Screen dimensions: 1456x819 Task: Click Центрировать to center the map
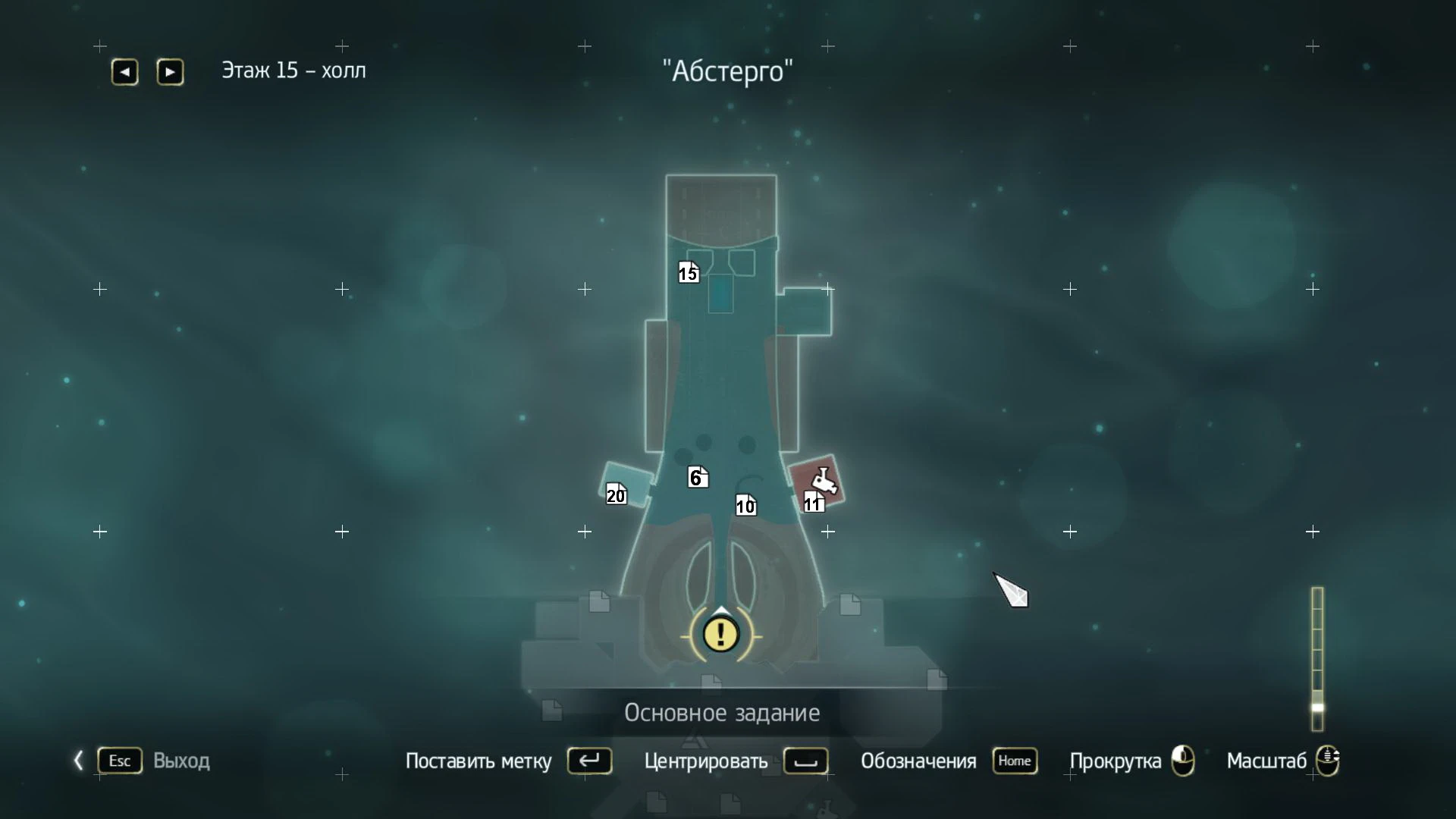coord(705,762)
